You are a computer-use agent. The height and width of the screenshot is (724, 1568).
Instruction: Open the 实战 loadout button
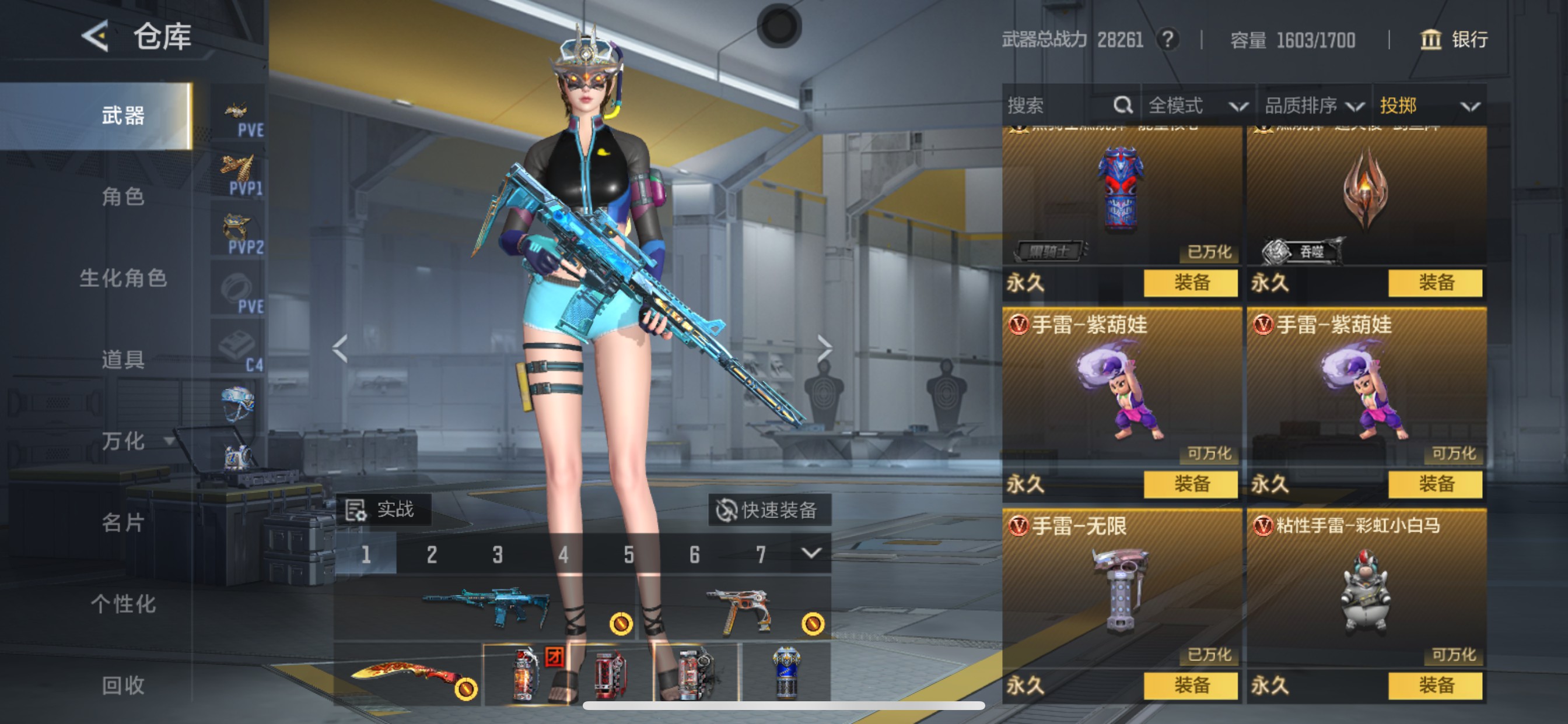click(383, 509)
